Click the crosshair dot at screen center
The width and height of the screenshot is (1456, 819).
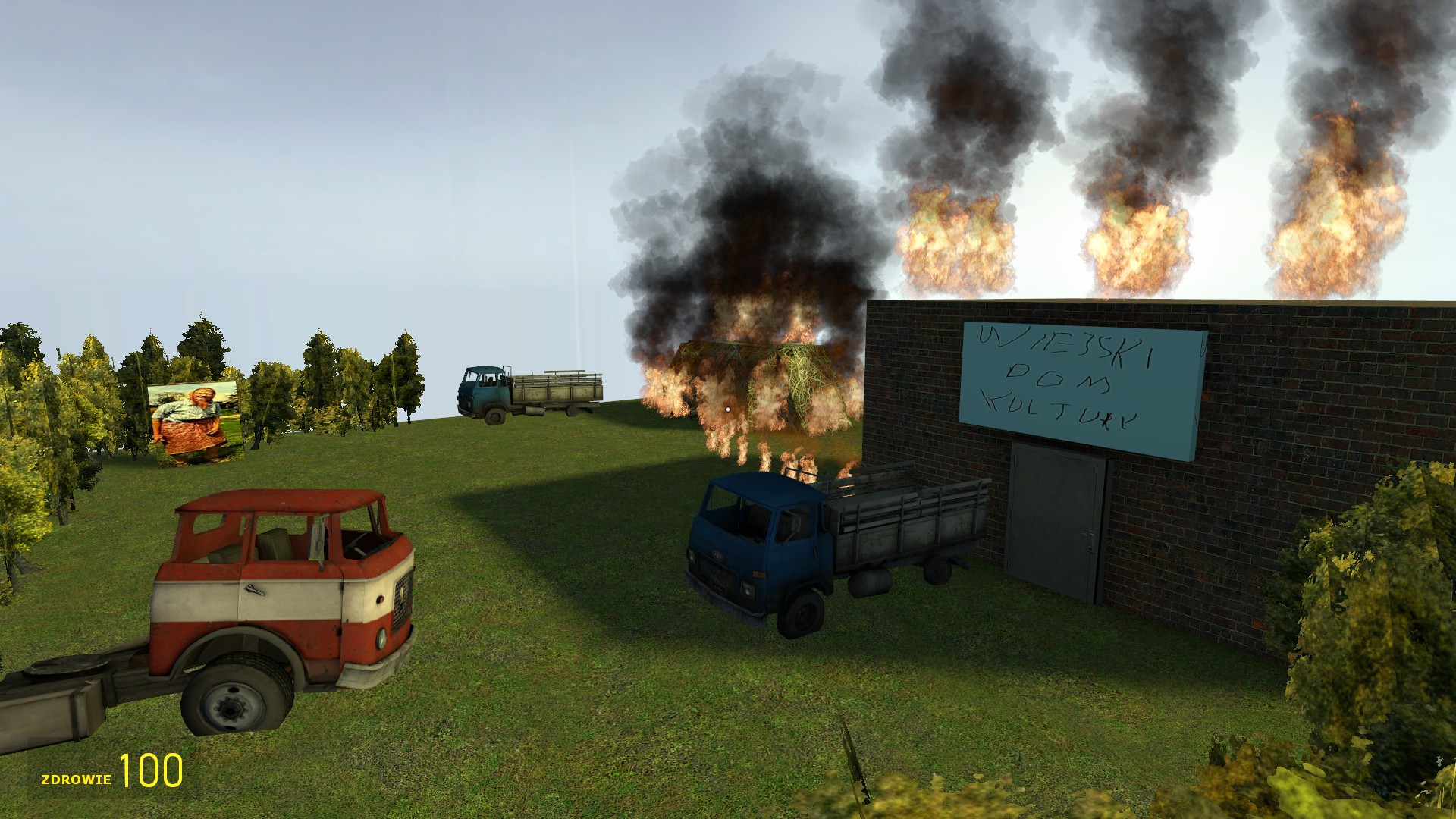click(x=728, y=409)
